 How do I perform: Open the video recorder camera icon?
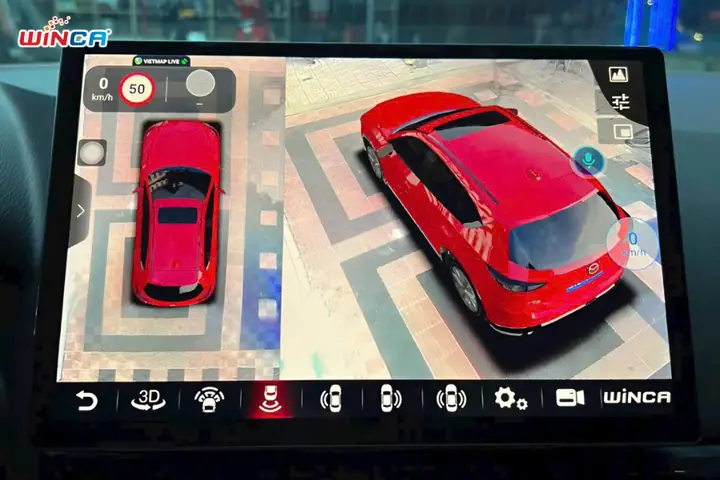[x=570, y=397]
